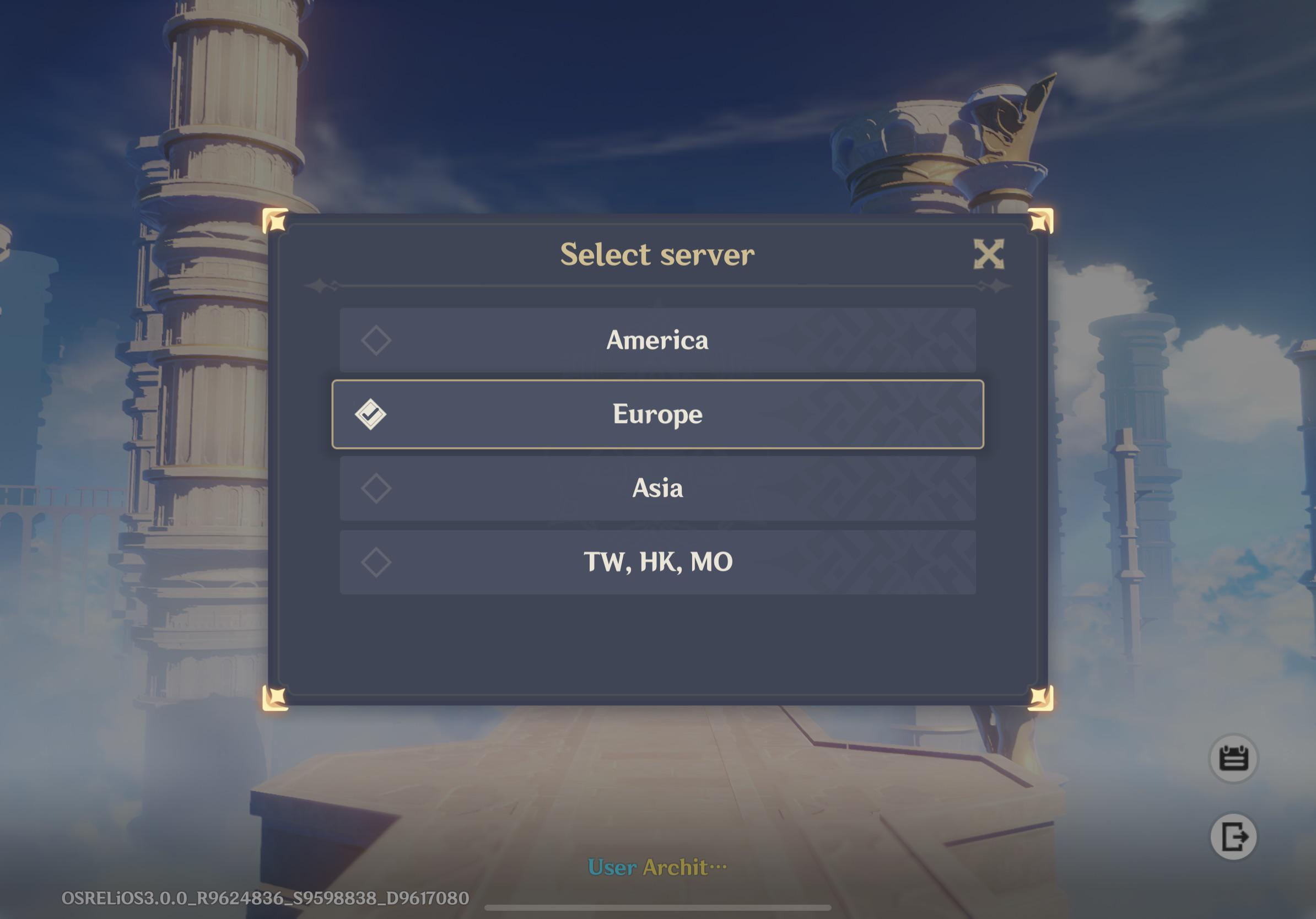Open the notice board calendar icon

[x=1233, y=758]
